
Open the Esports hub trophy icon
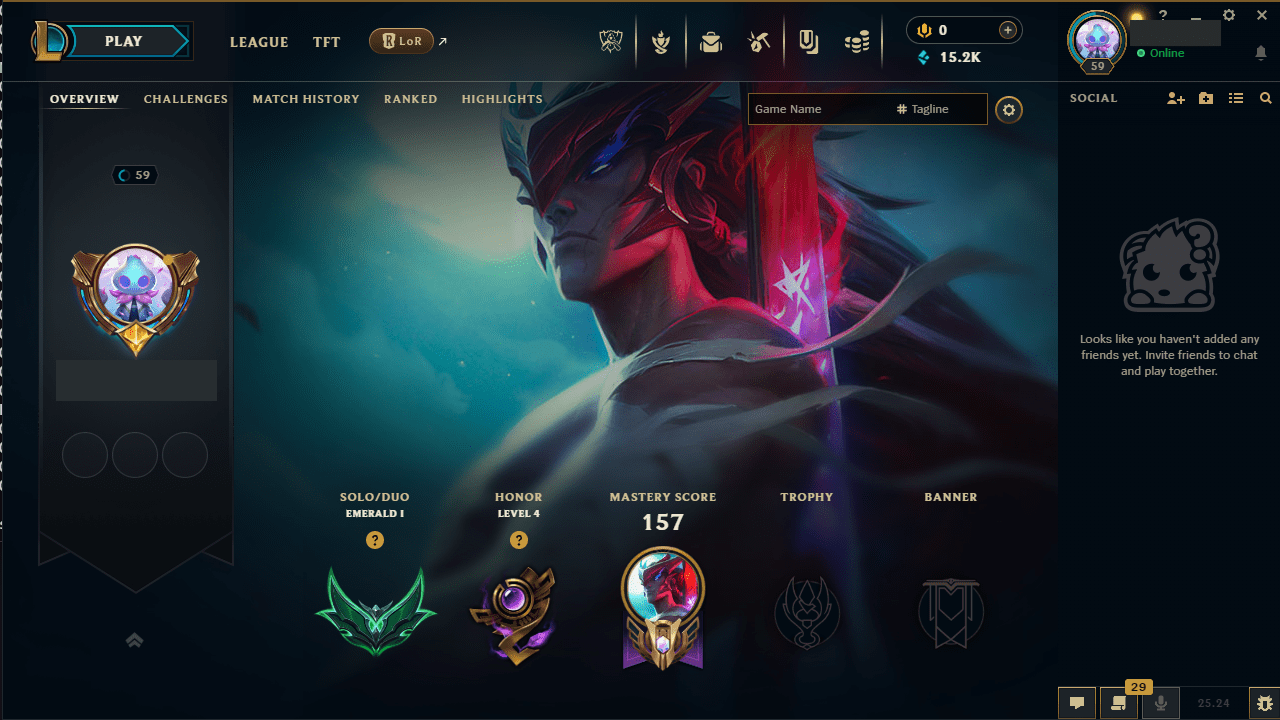(x=611, y=41)
